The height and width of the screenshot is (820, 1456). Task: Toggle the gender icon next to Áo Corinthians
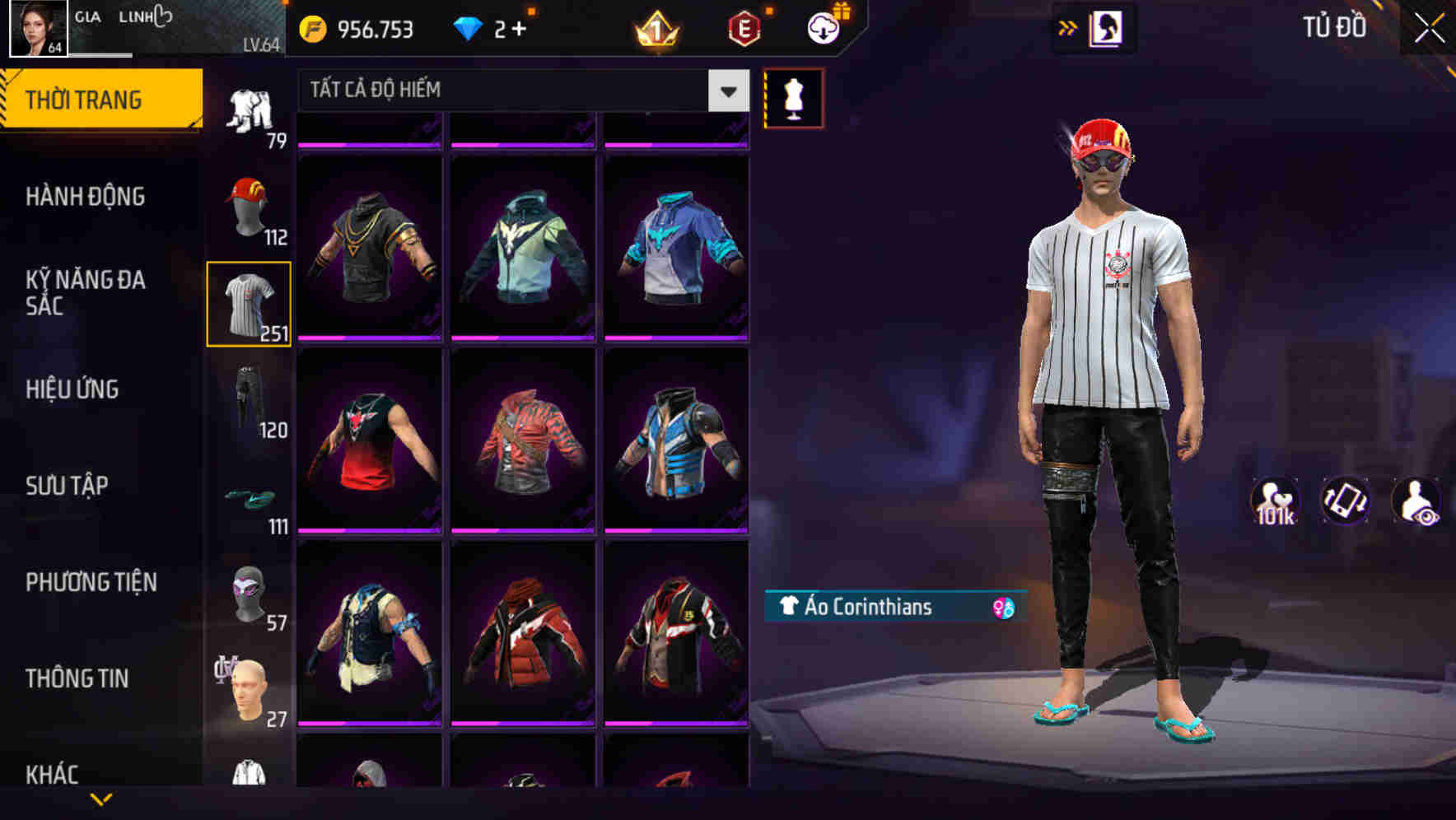[x=1002, y=608]
